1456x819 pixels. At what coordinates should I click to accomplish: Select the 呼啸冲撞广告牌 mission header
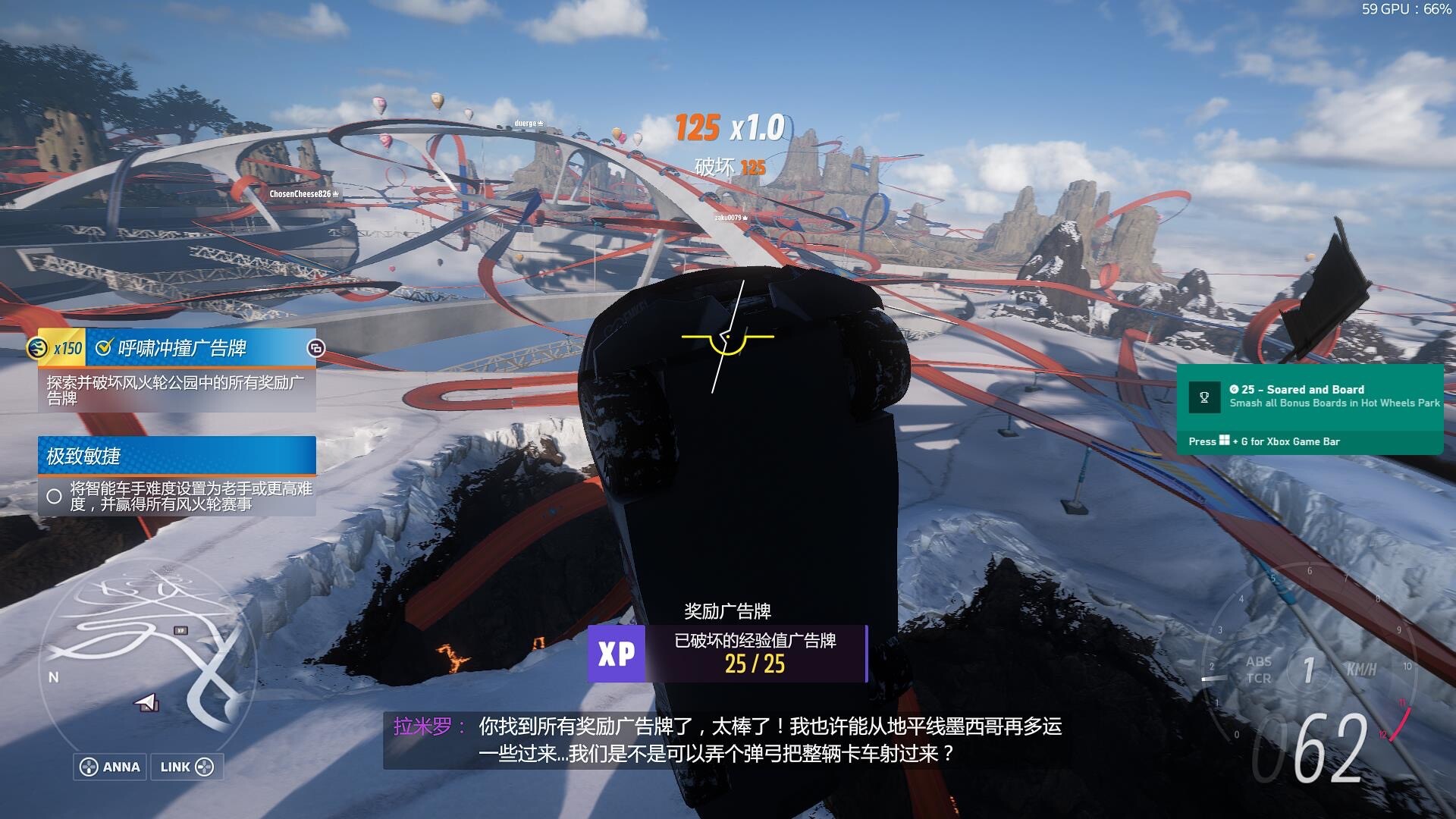(182, 348)
